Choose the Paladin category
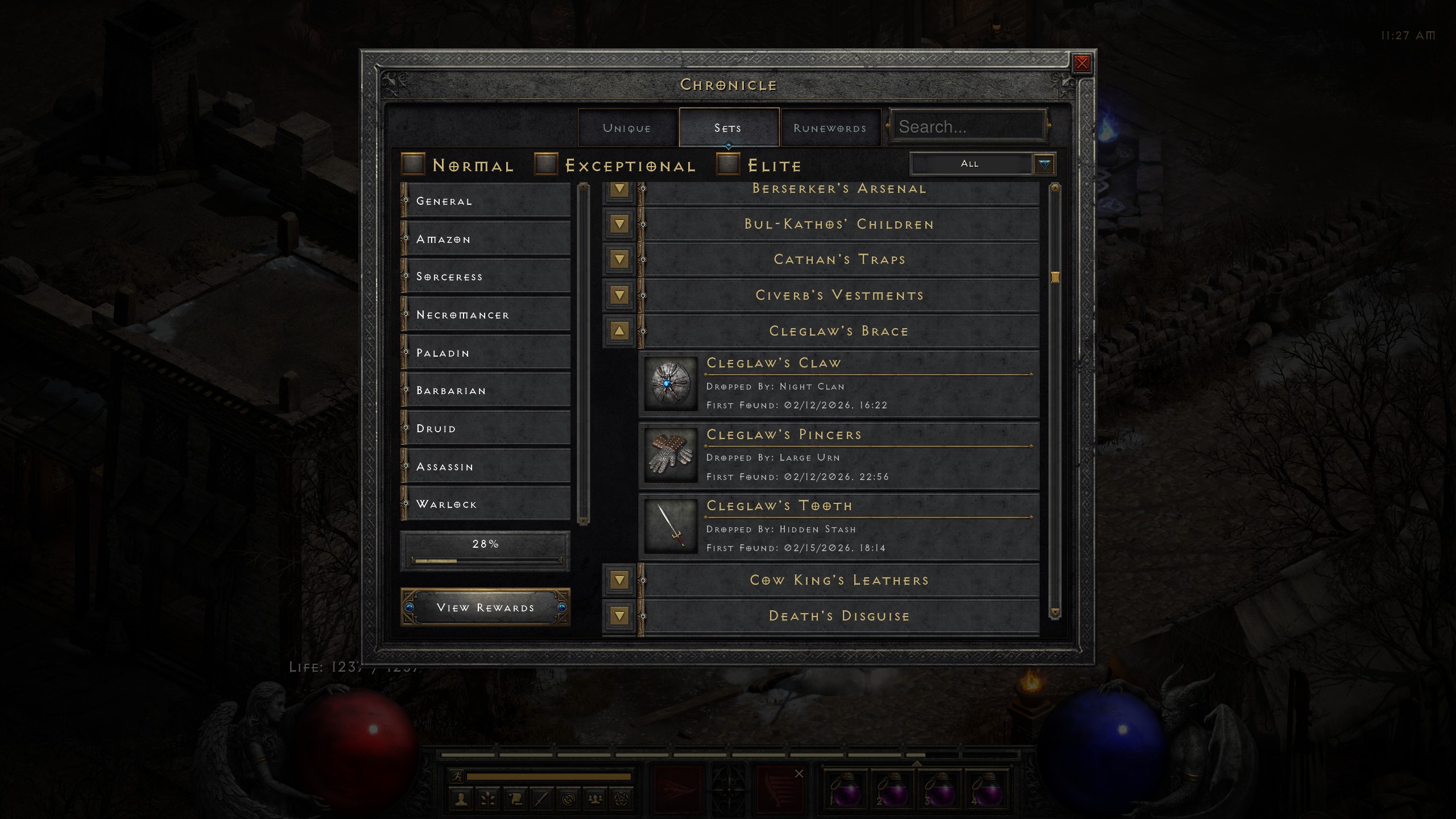The width and height of the screenshot is (1456, 819). [486, 353]
